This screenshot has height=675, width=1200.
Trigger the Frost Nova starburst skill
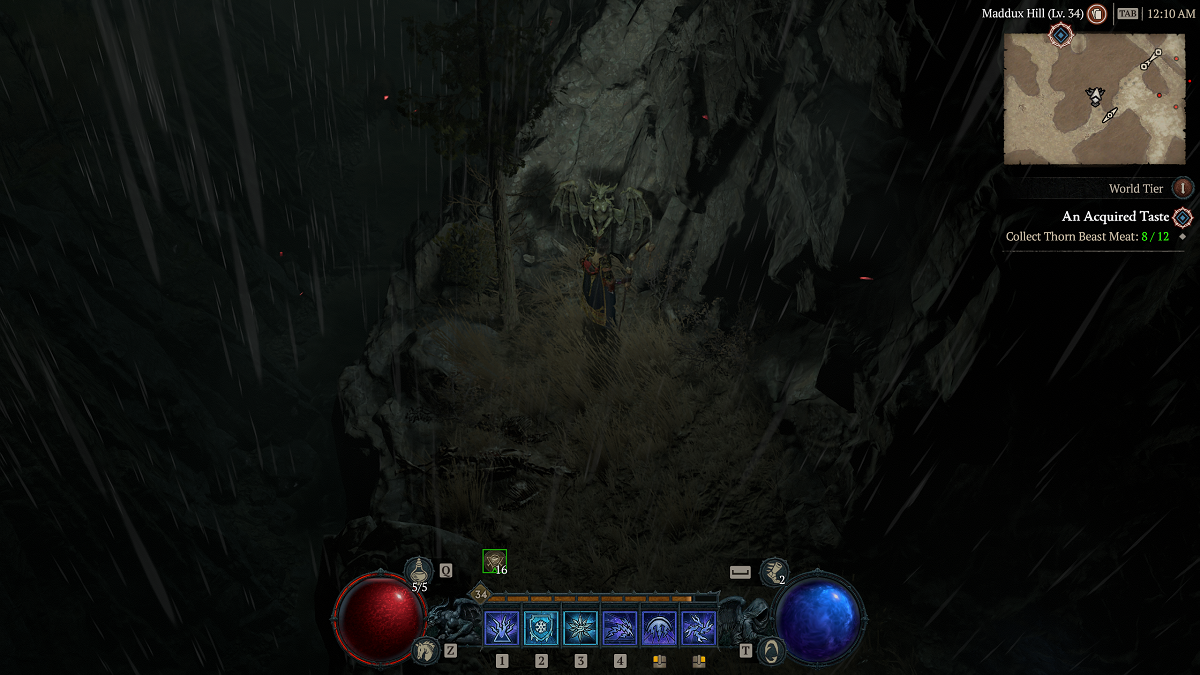point(580,628)
